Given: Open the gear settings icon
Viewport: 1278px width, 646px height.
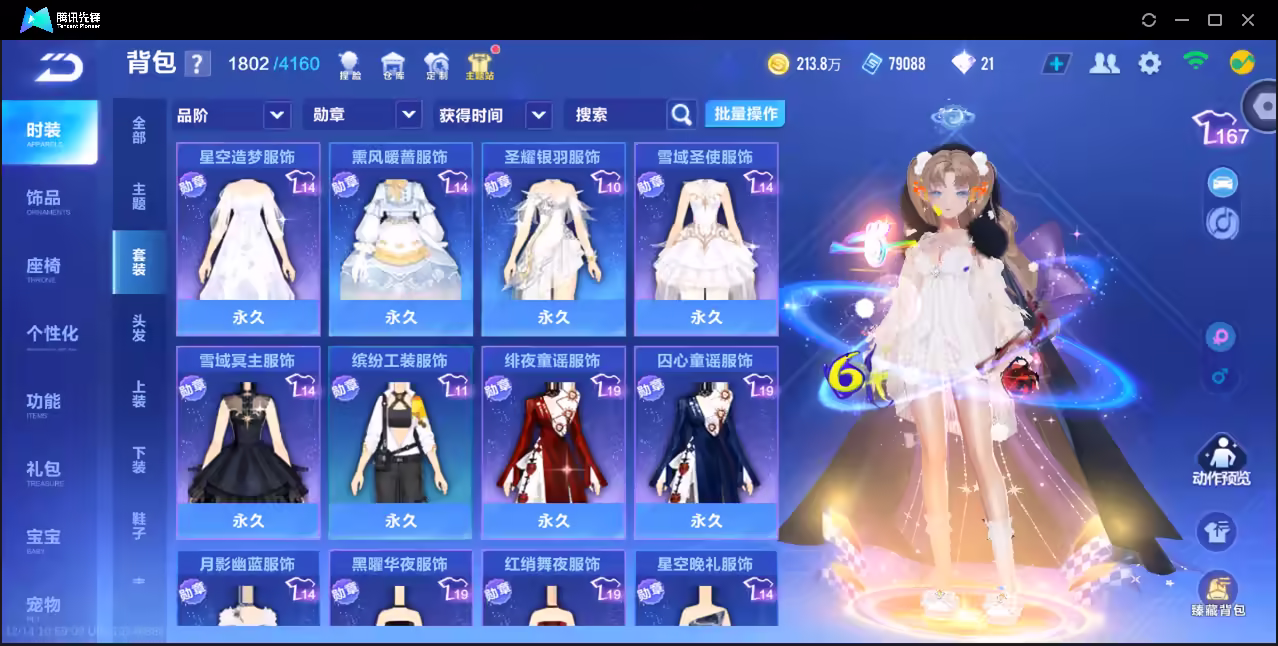Looking at the screenshot, I should coord(1150,64).
